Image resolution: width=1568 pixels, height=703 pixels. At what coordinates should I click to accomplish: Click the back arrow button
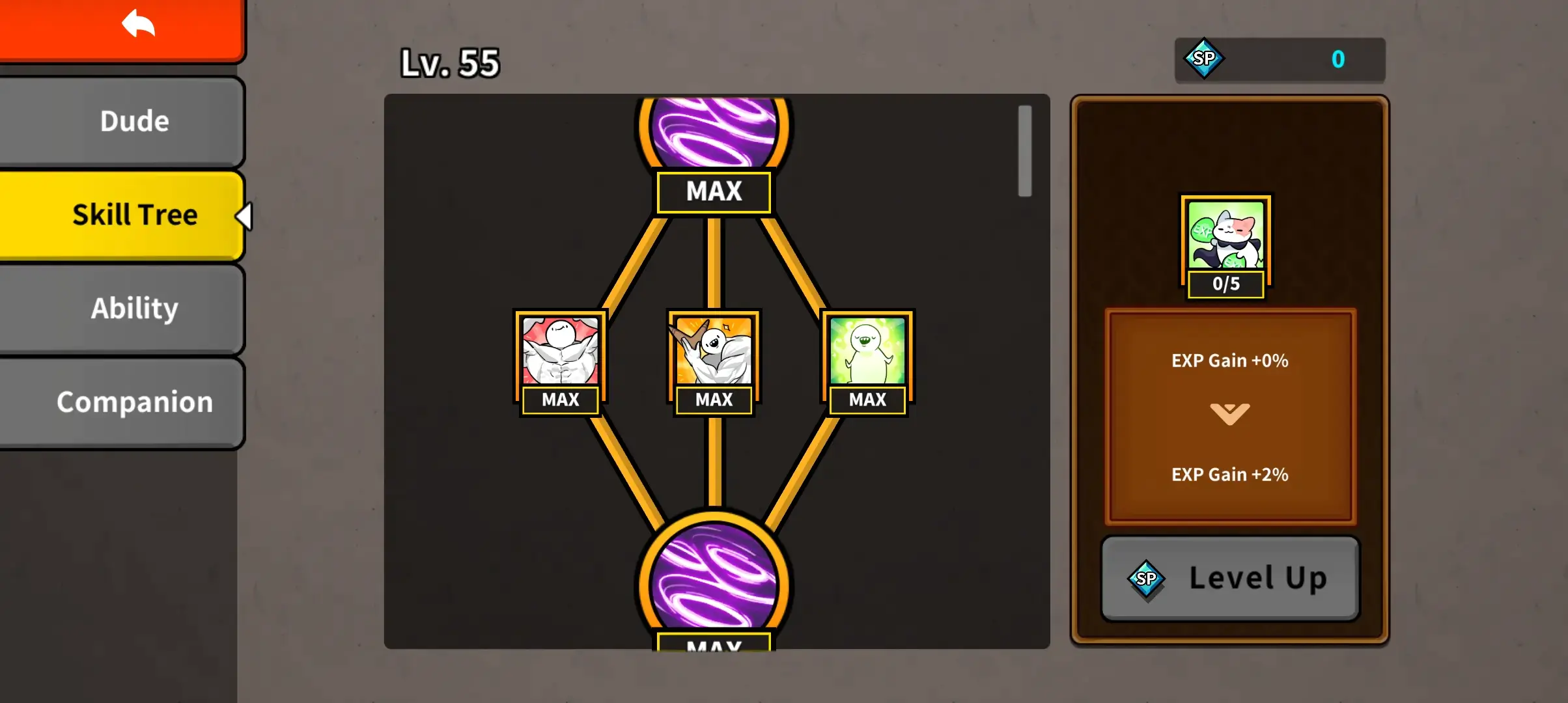pos(137,23)
